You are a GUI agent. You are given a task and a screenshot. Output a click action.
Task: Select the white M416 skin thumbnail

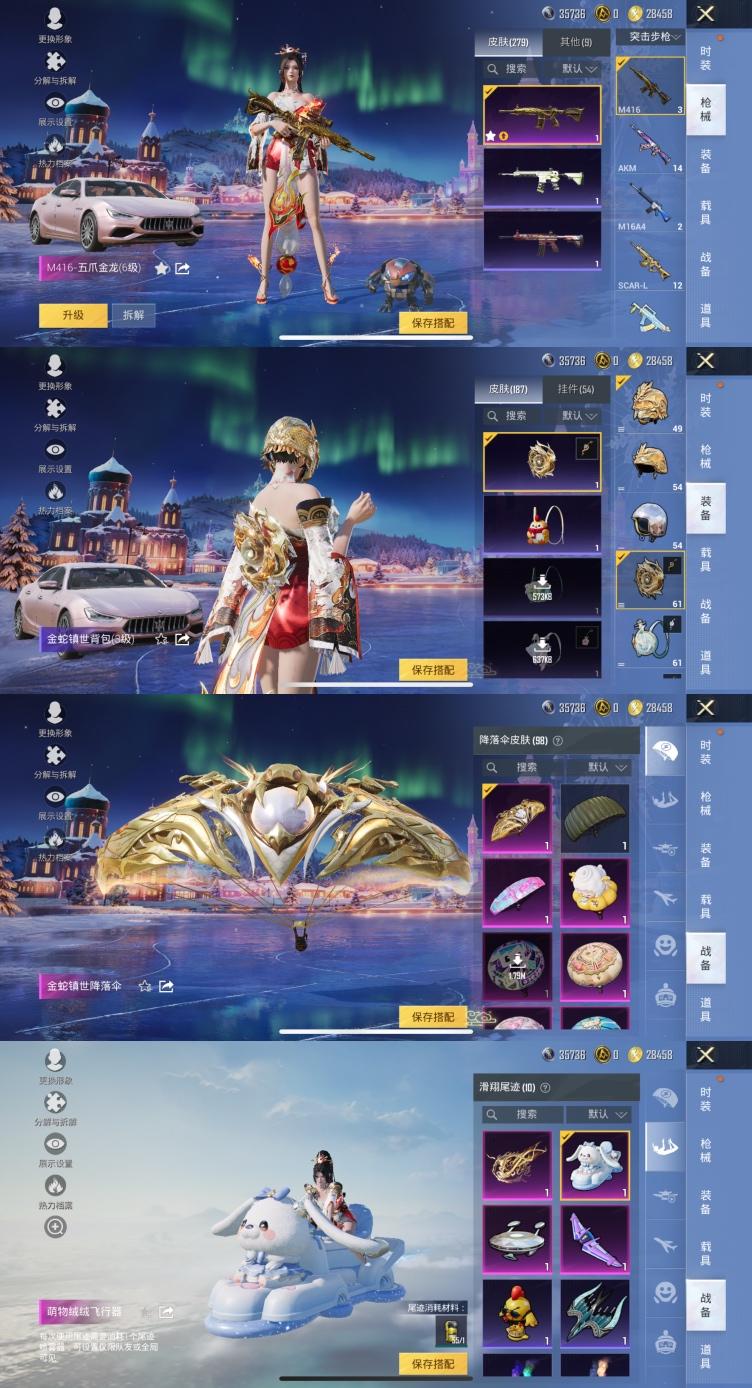tap(542, 177)
